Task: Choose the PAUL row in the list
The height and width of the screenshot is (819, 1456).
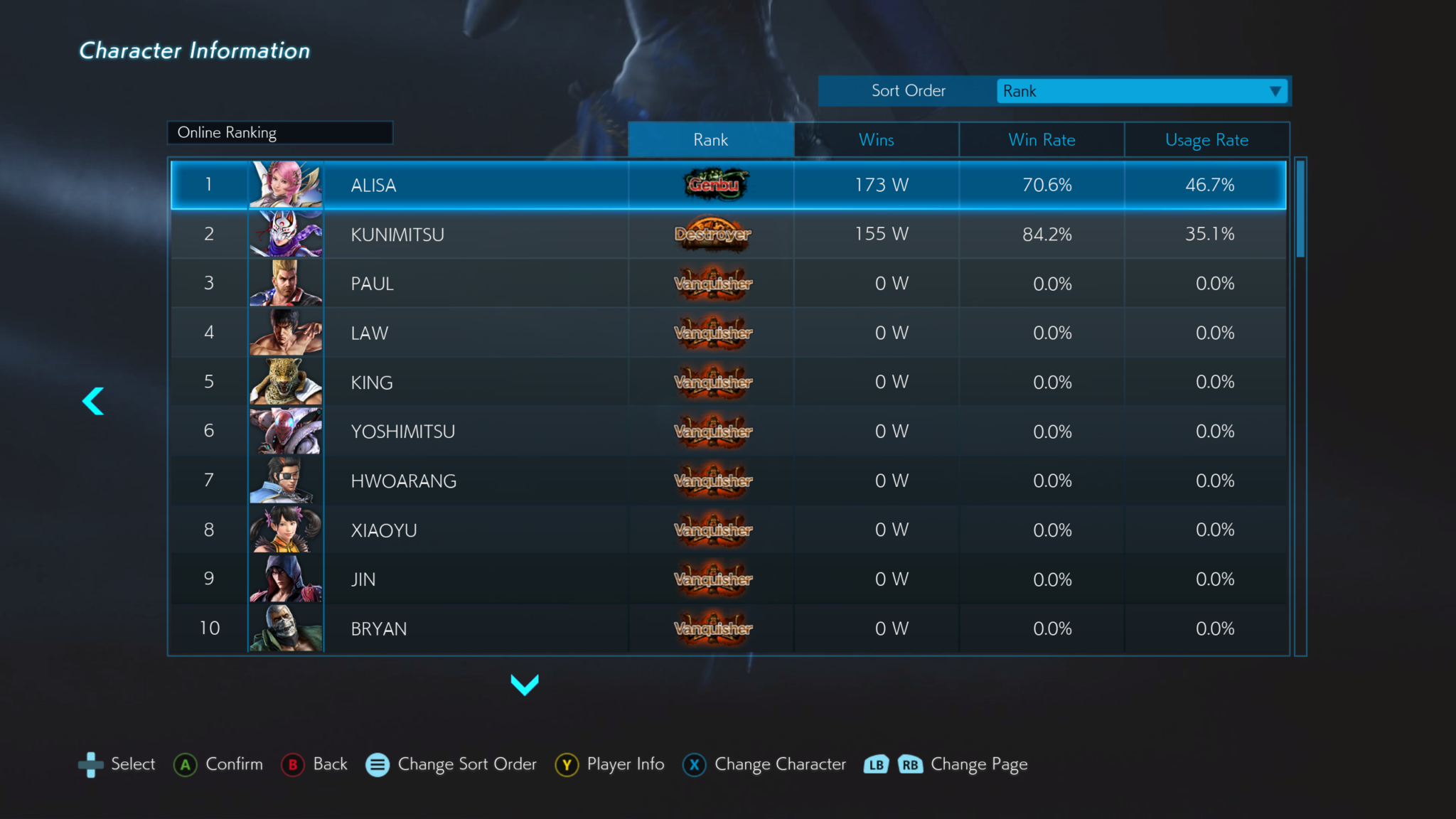Action: point(728,284)
